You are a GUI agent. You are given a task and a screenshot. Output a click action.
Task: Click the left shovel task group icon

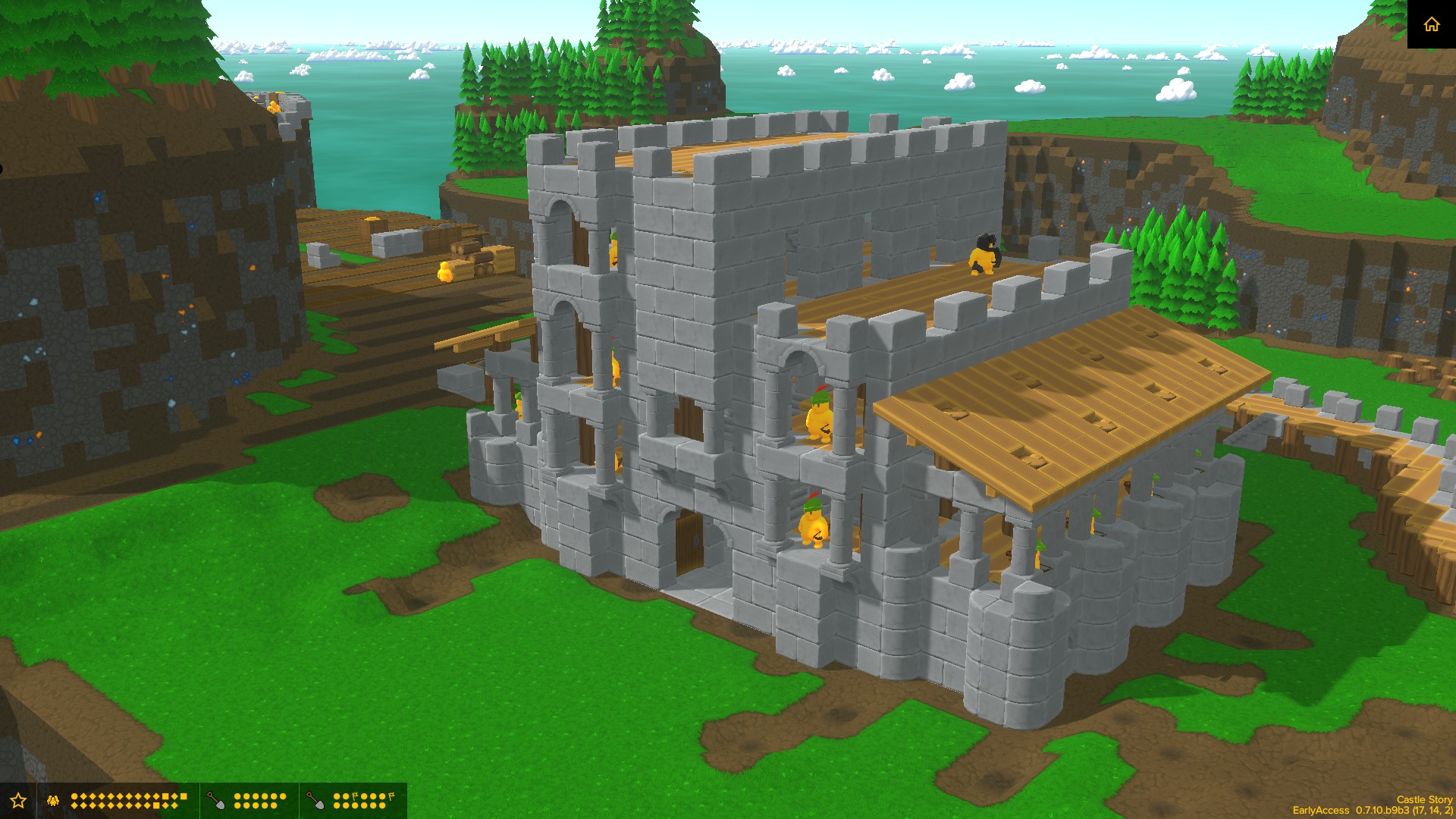pyautogui.click(x=215, y=800)
